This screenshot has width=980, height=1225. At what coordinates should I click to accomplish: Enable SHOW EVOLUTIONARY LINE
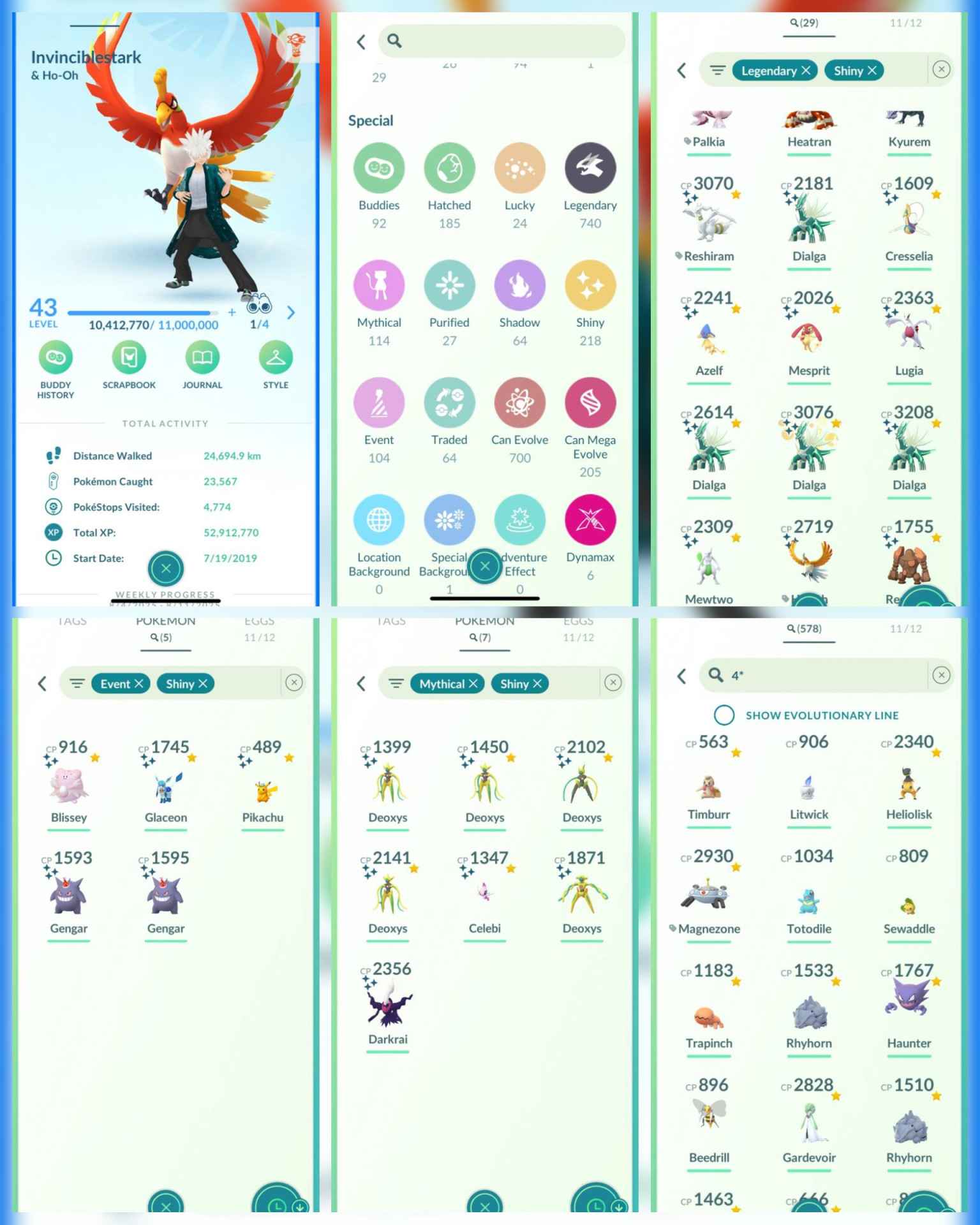[725, 715]
